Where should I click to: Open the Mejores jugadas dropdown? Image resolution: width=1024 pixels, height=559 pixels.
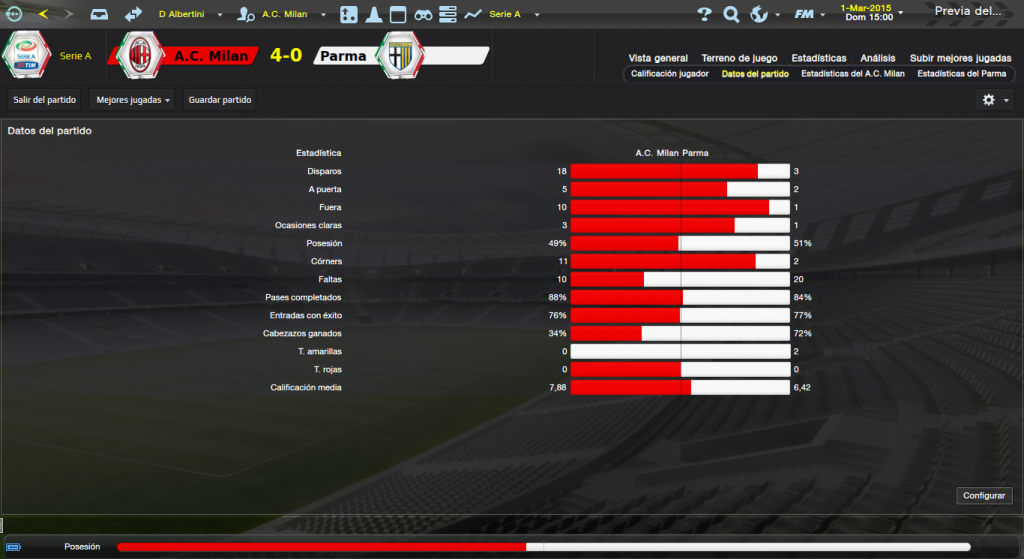coord(132,100)
